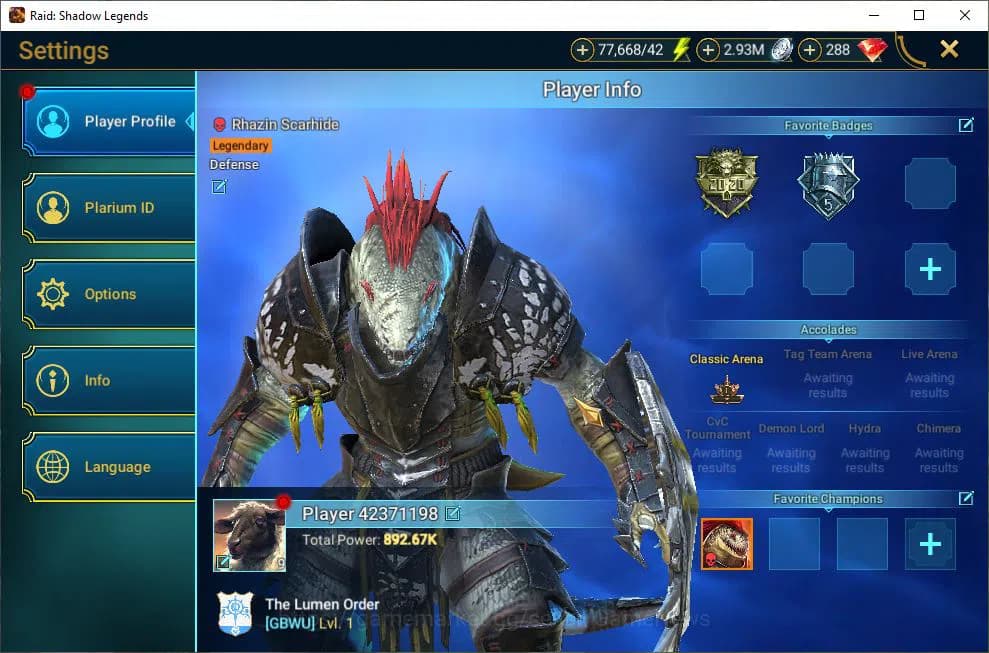The width and height of the screenshot is (989, 653).
Task: Close the Settings screen
Action: pos(949,49)
